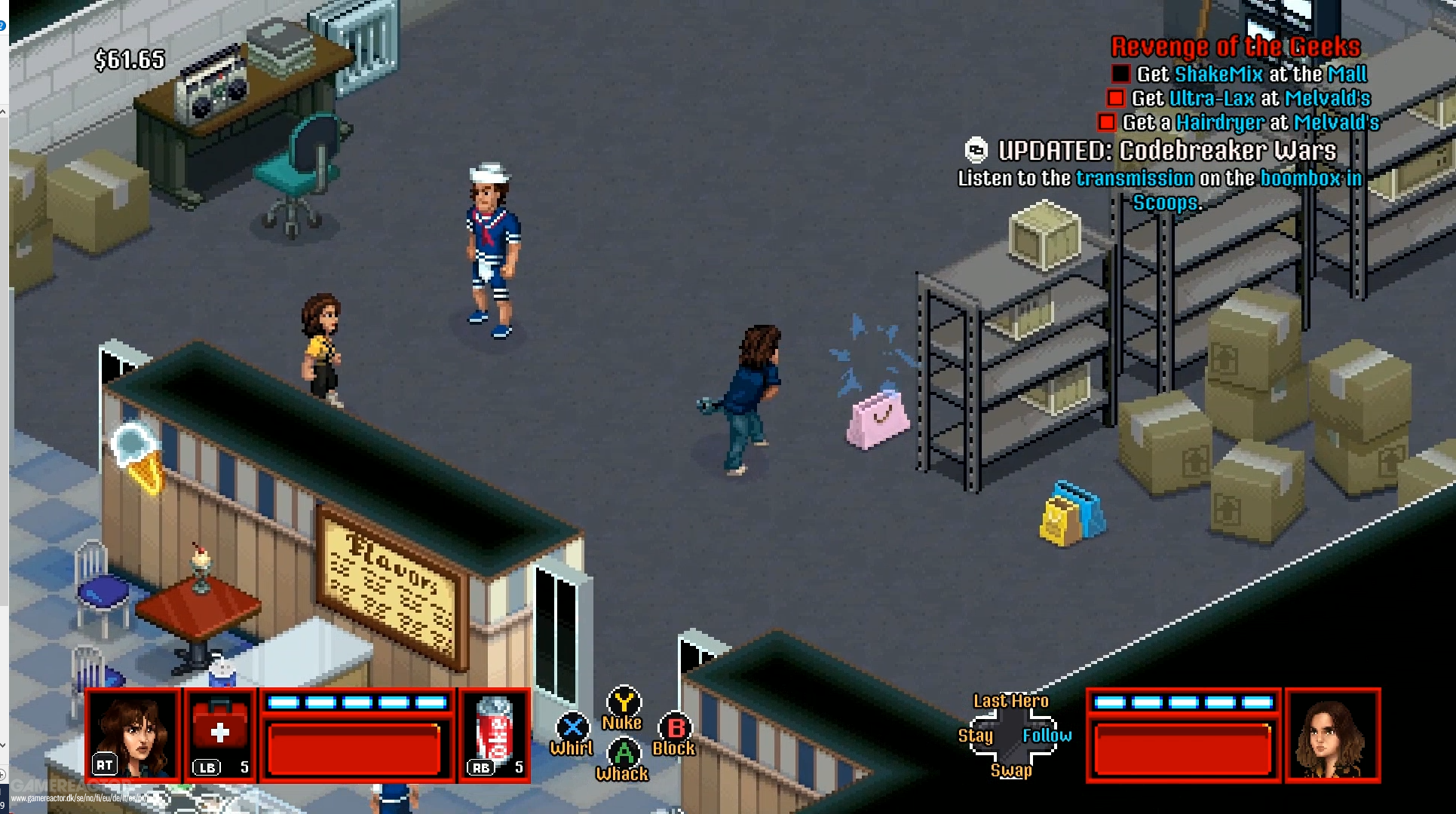
Task: Use the soda can item slot
Action: pos(495,735)
